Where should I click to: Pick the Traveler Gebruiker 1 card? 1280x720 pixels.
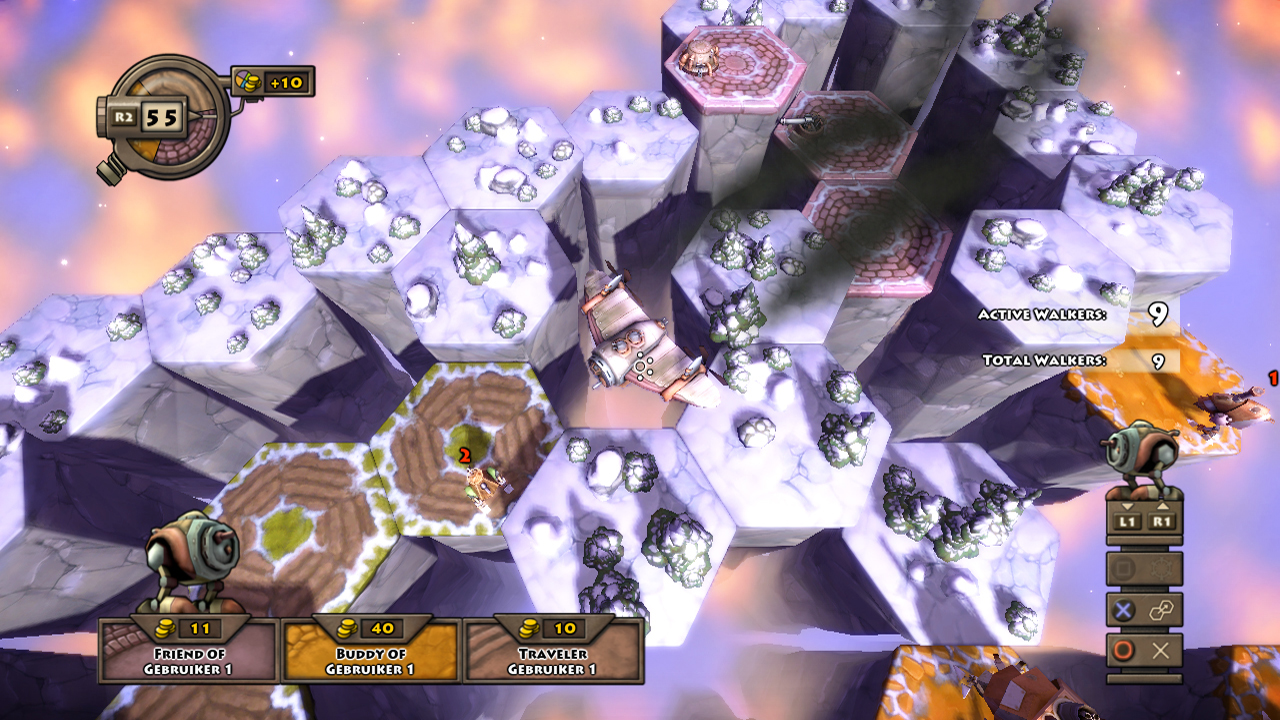pyautogui.click(x=552, y=652)
